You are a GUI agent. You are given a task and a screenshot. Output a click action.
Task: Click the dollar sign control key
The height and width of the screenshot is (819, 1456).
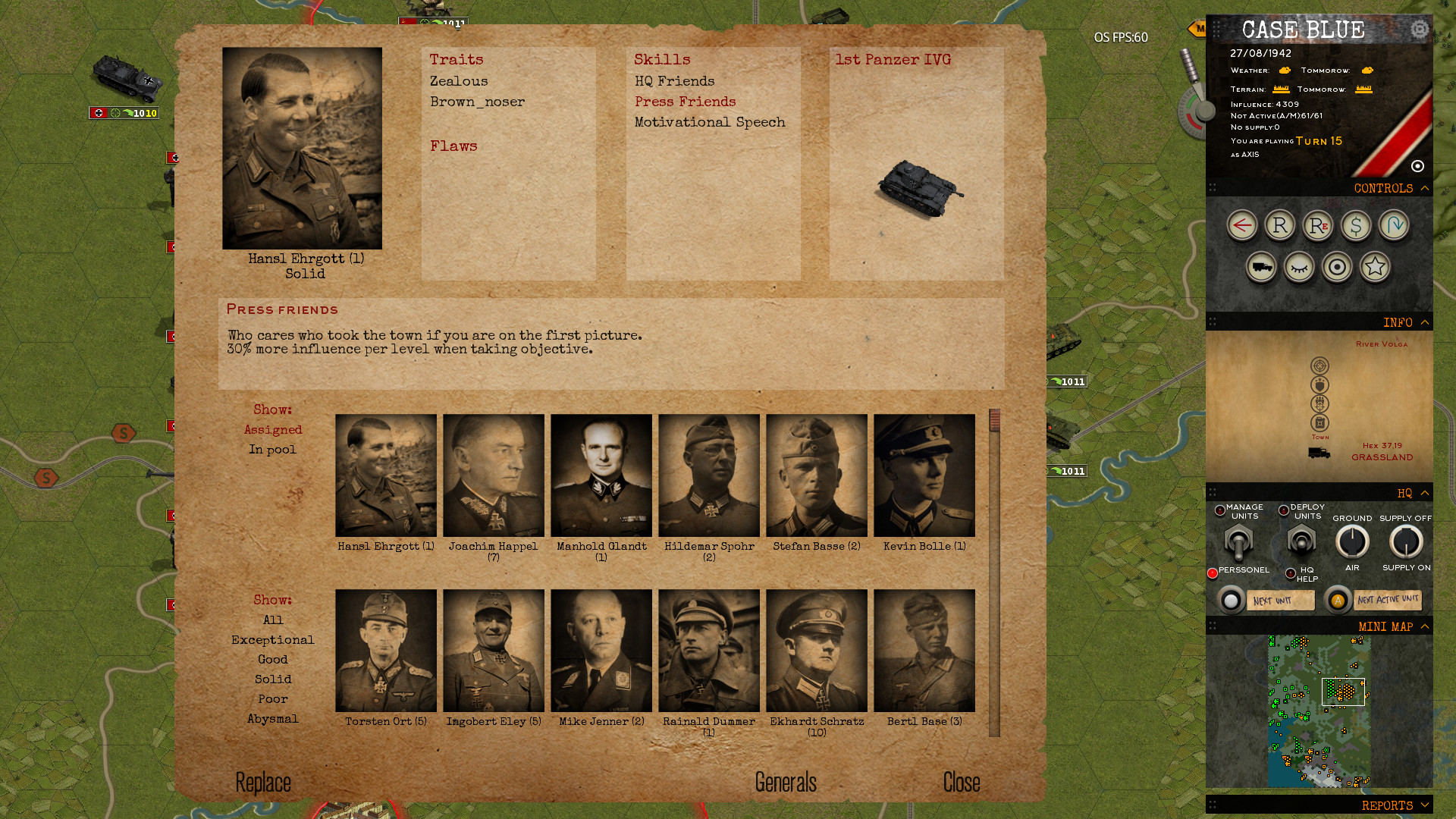click(x=1356, y=225)
